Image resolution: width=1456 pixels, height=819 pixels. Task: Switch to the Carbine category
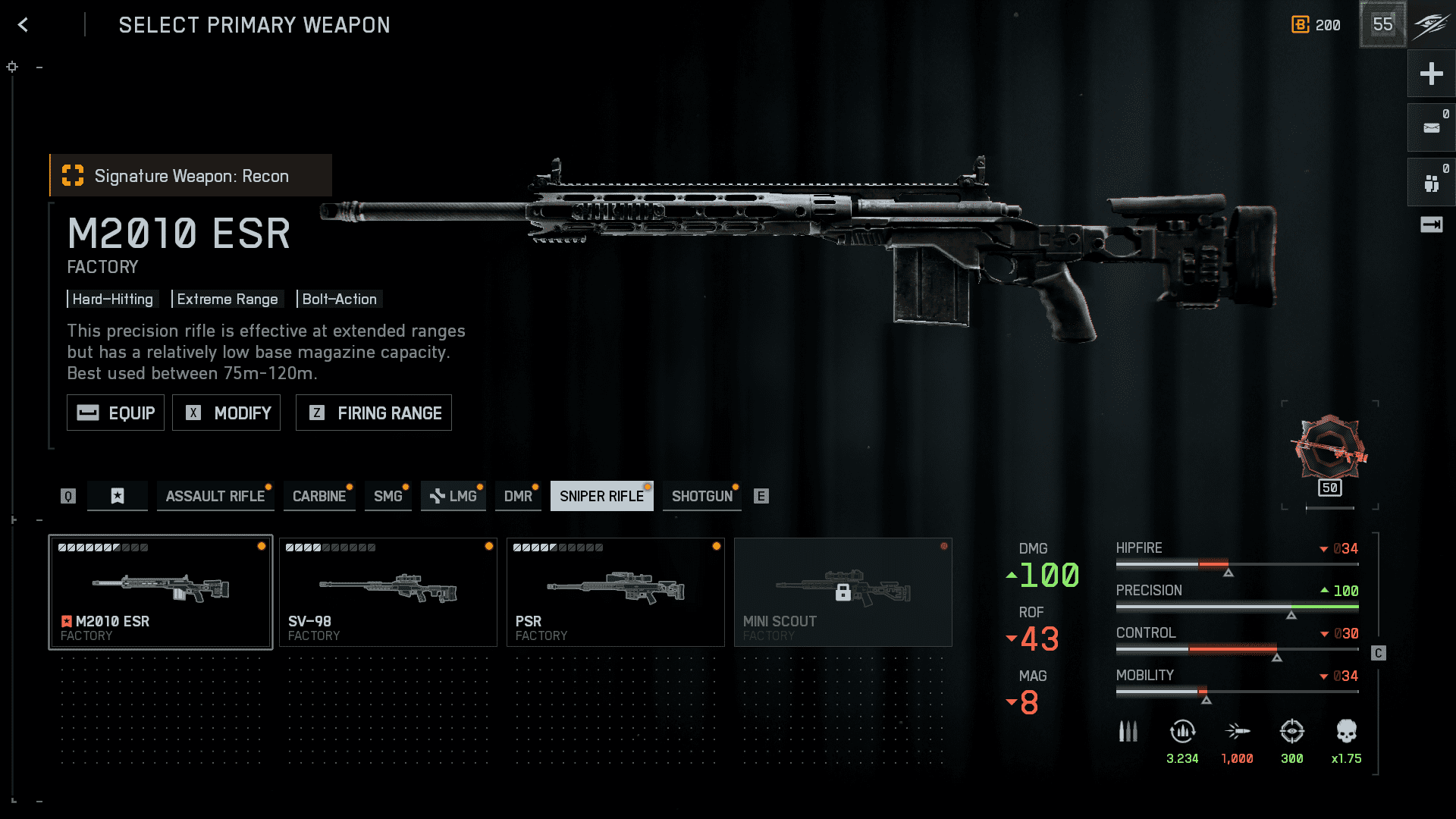[x=318, y=496]
